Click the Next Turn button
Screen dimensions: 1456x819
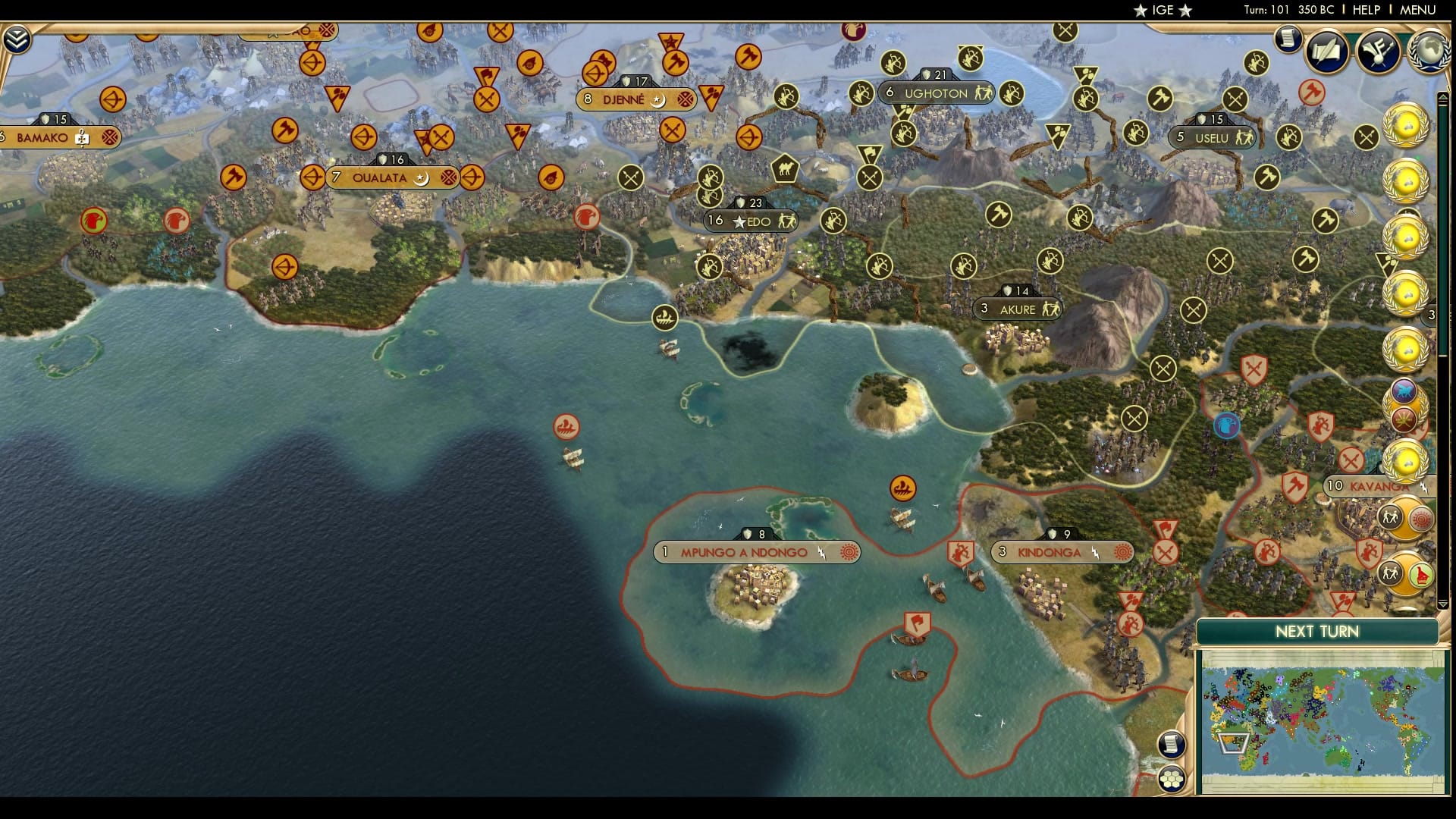[x=1318, y=632]
